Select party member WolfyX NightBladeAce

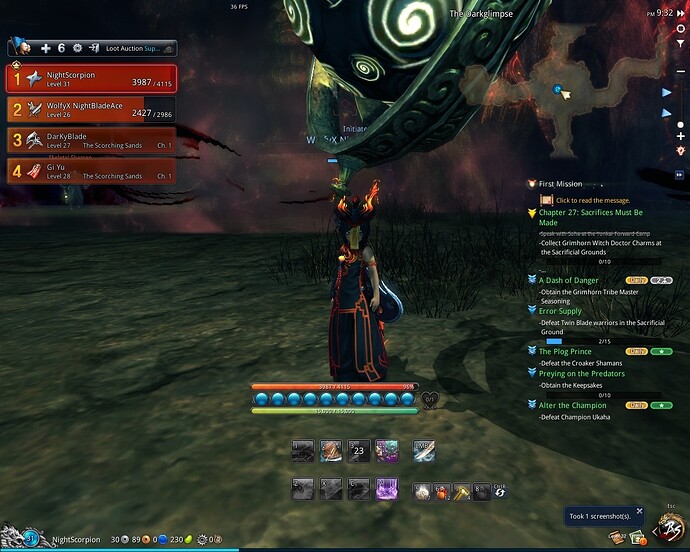click(x=91, y=109)
